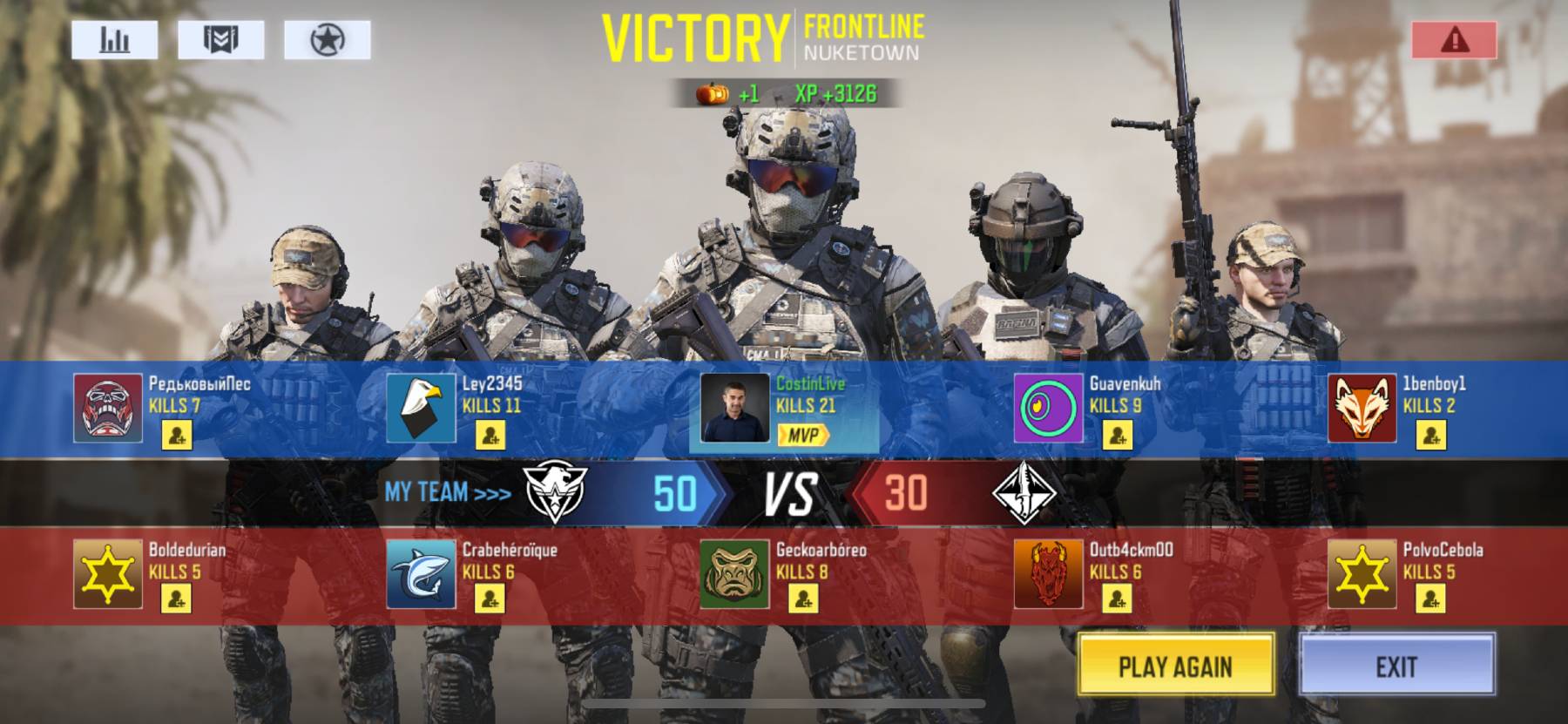1568x724 pixels.
Task: Open the bar chart scoreboard tab
Action: pos(115,40)
